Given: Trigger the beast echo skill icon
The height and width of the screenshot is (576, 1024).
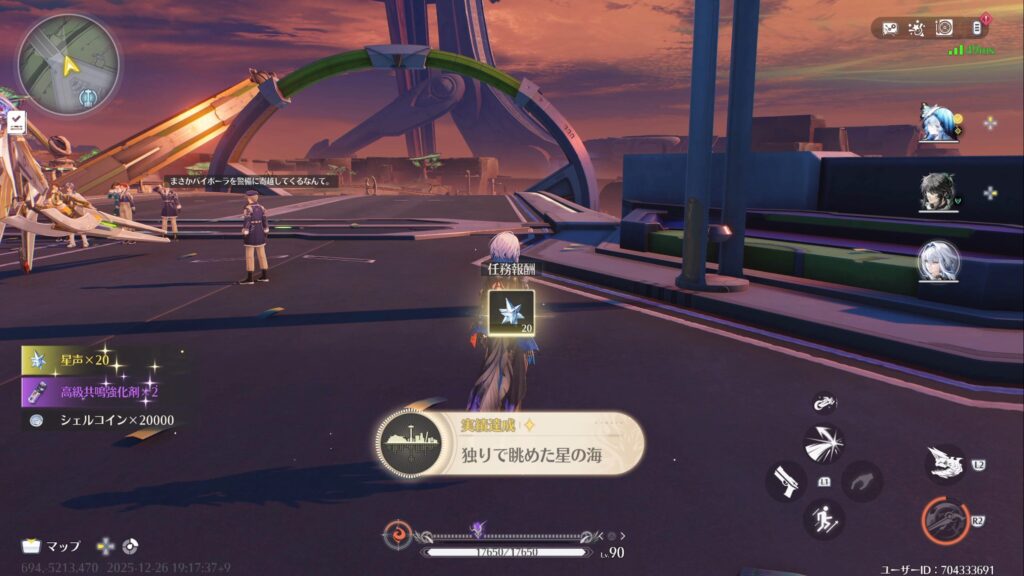Looking at the screenshot, I should [944, 464].
